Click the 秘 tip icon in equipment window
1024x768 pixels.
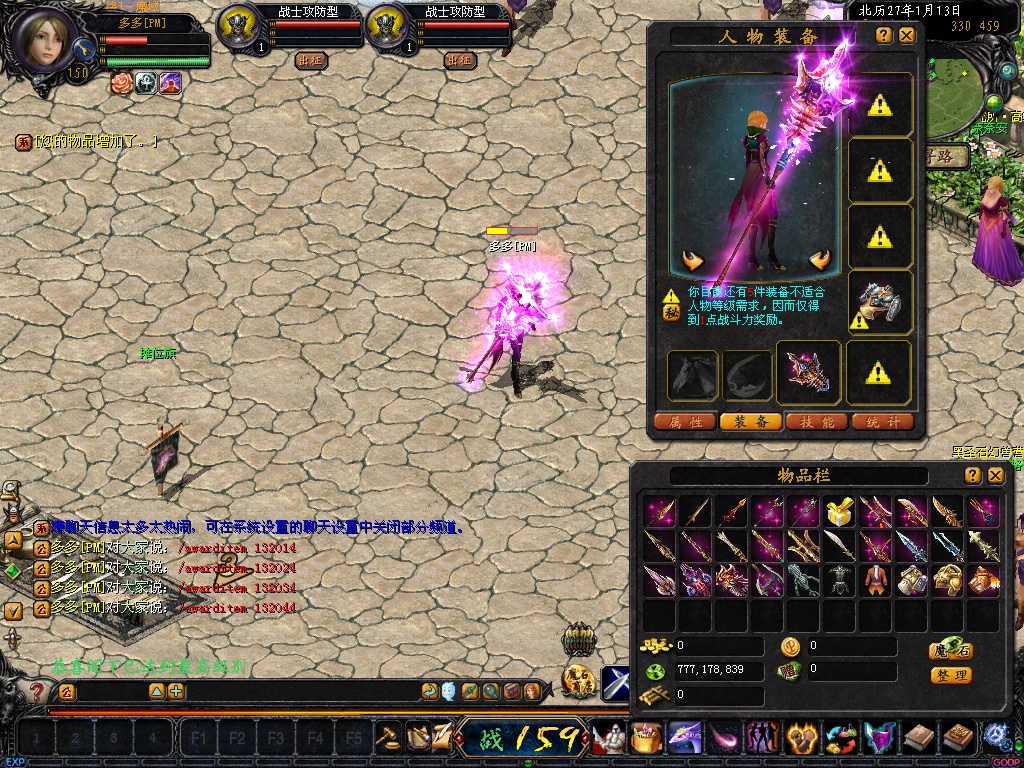coord(671,311)
